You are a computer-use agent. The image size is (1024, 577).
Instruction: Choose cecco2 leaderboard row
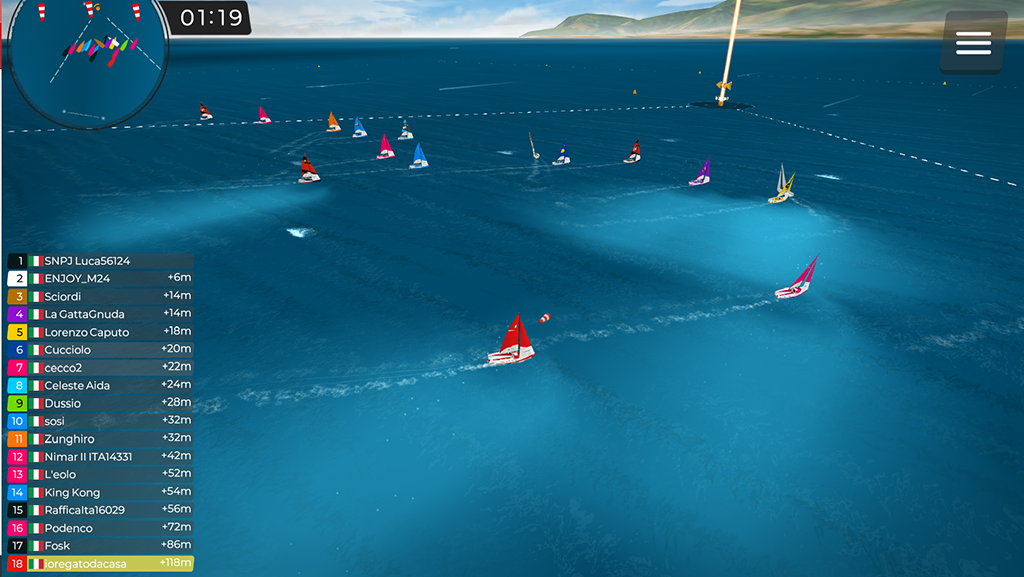click(x=100, y=368)
